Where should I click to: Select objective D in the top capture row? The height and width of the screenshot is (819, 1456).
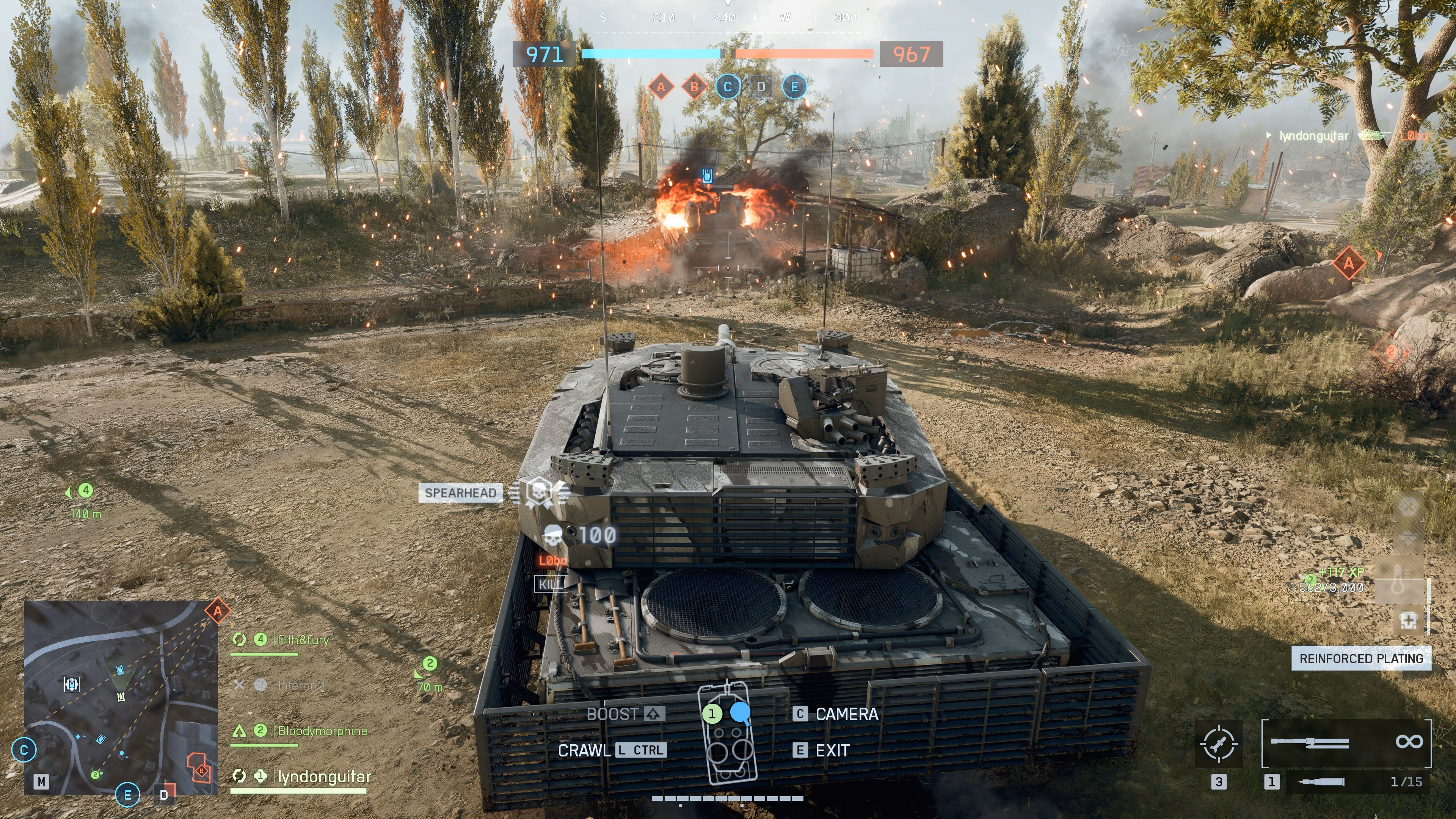(x=761, y=87)
